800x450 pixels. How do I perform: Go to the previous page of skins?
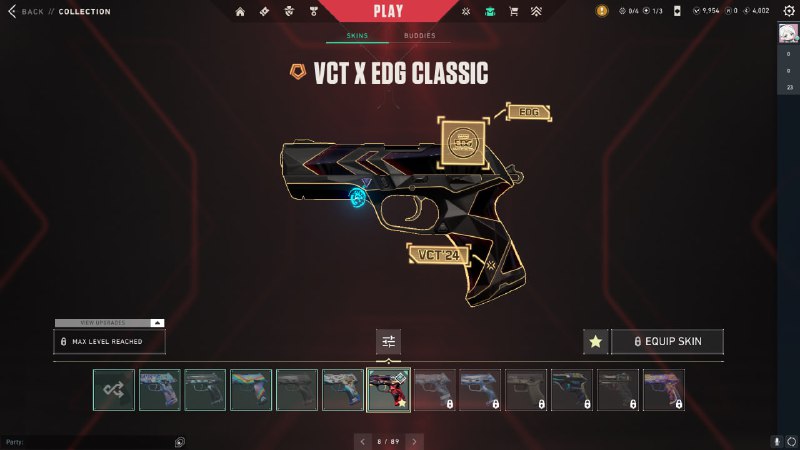click(362, 441)
